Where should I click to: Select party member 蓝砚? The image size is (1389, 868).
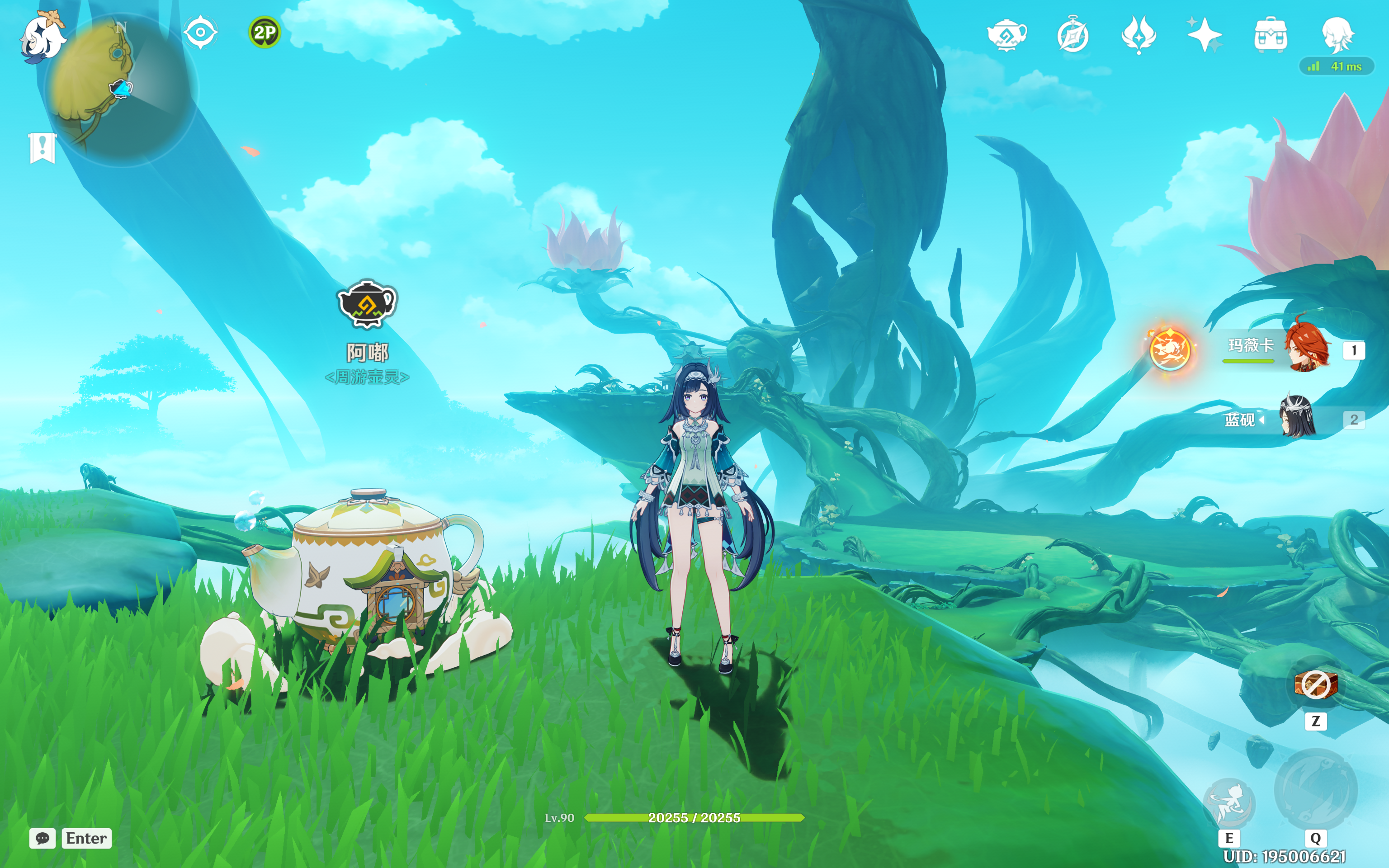pos(1297,418)
